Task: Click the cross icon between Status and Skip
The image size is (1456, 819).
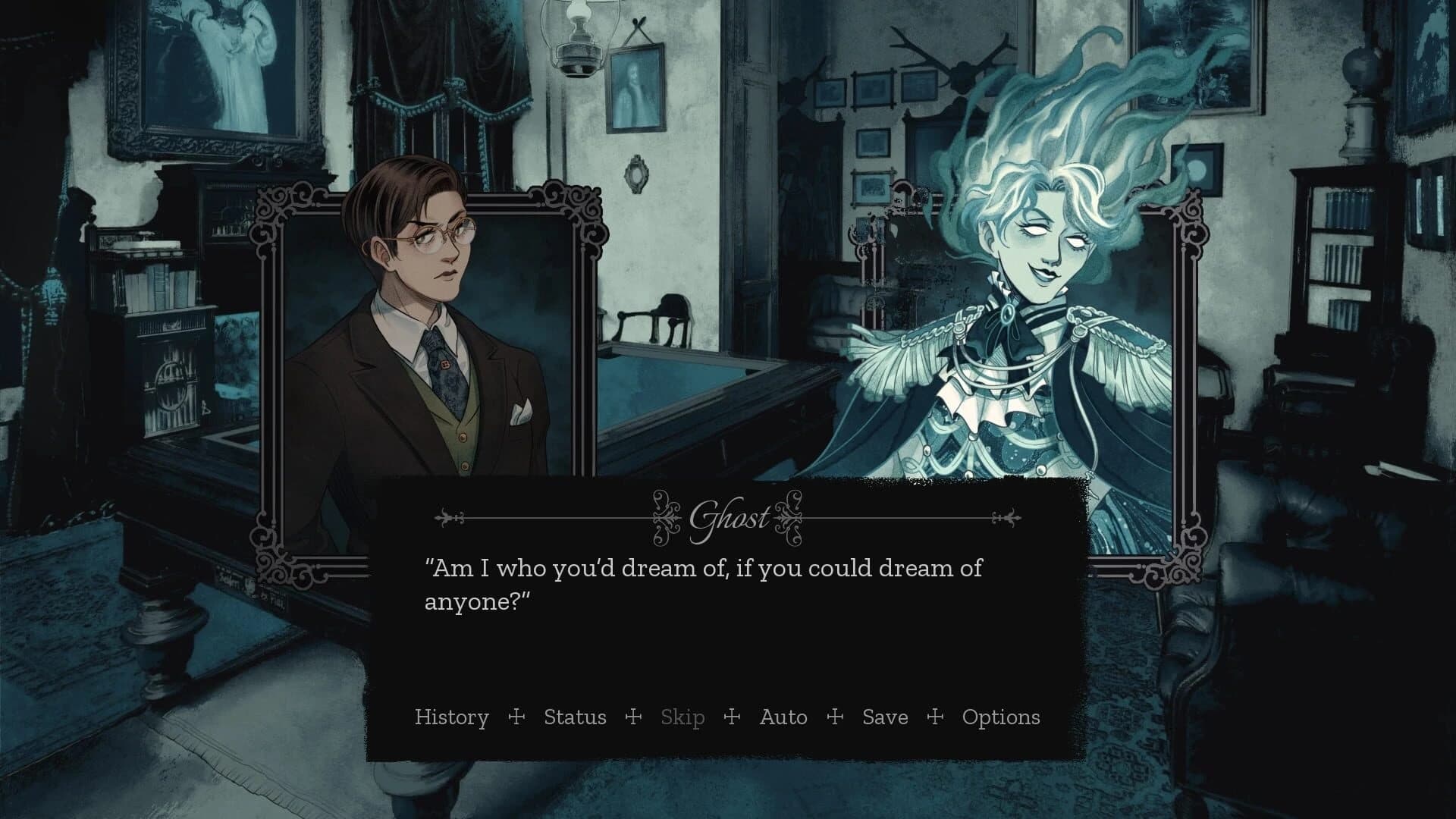Action: pos(635,717)
